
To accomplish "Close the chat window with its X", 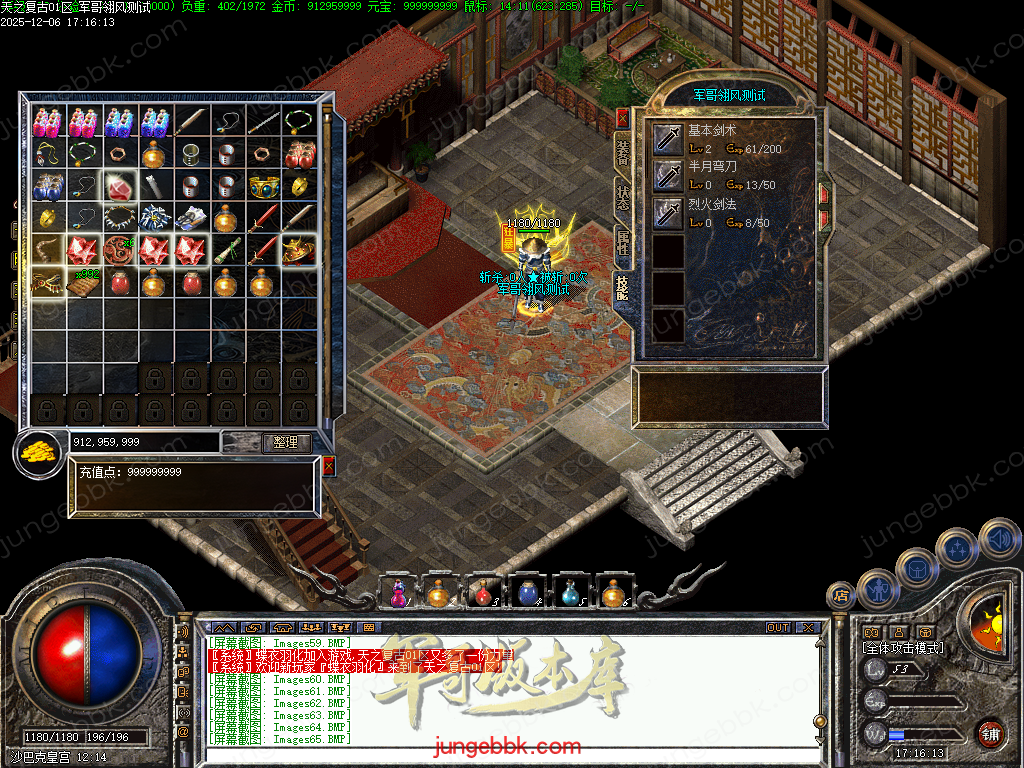I will pos(808,628).
